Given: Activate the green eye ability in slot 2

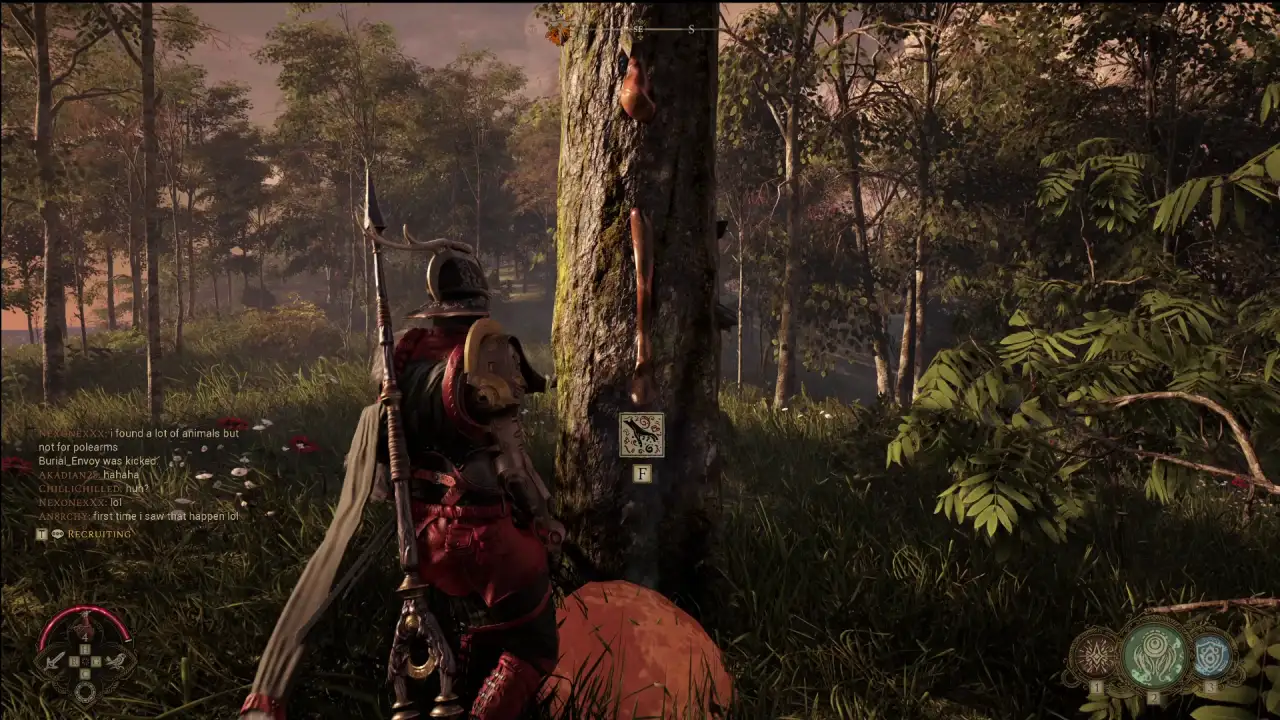Looking at the screenshot, I should tap(1153, 654).
